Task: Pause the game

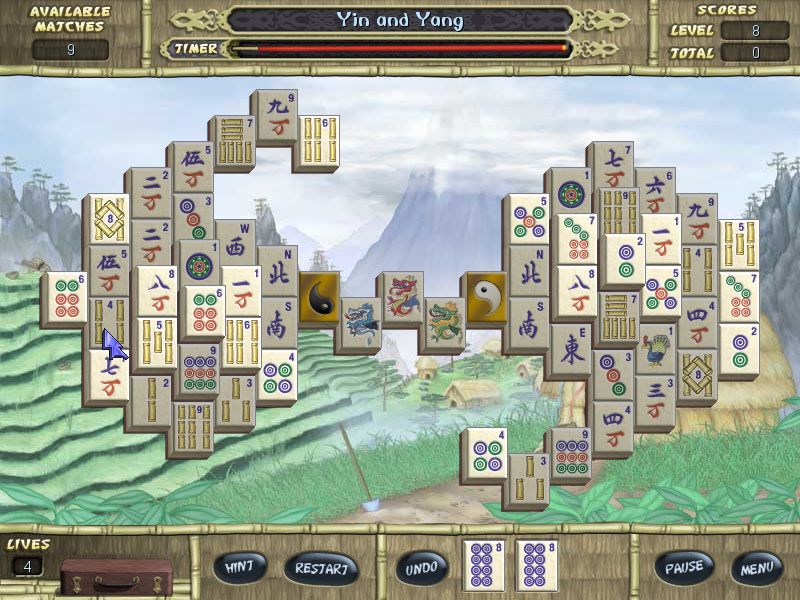Action: (x=684, y=568)
